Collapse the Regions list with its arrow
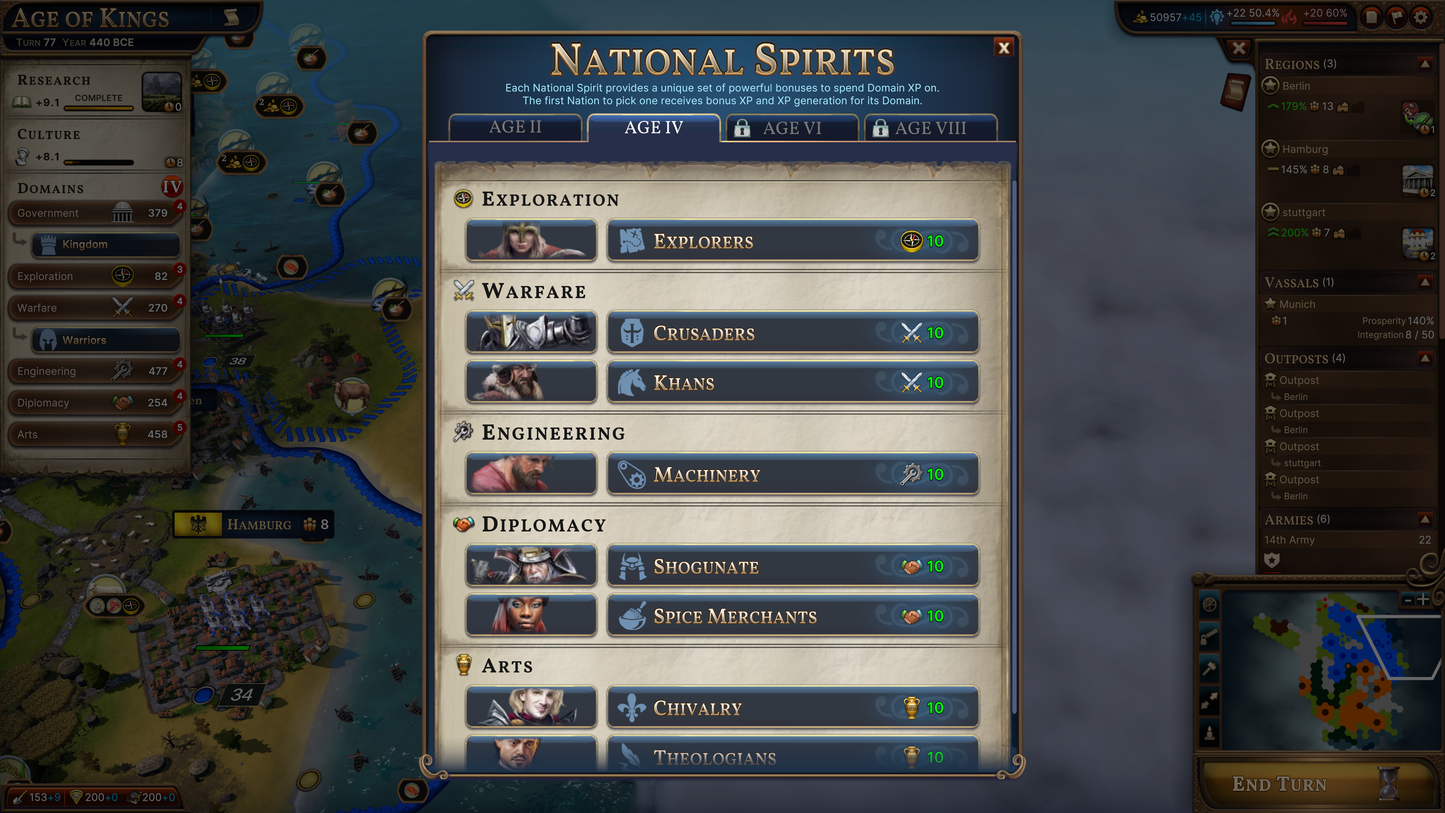The width and height of the screenshot is (1445, 813). [x=1427, y=62]
